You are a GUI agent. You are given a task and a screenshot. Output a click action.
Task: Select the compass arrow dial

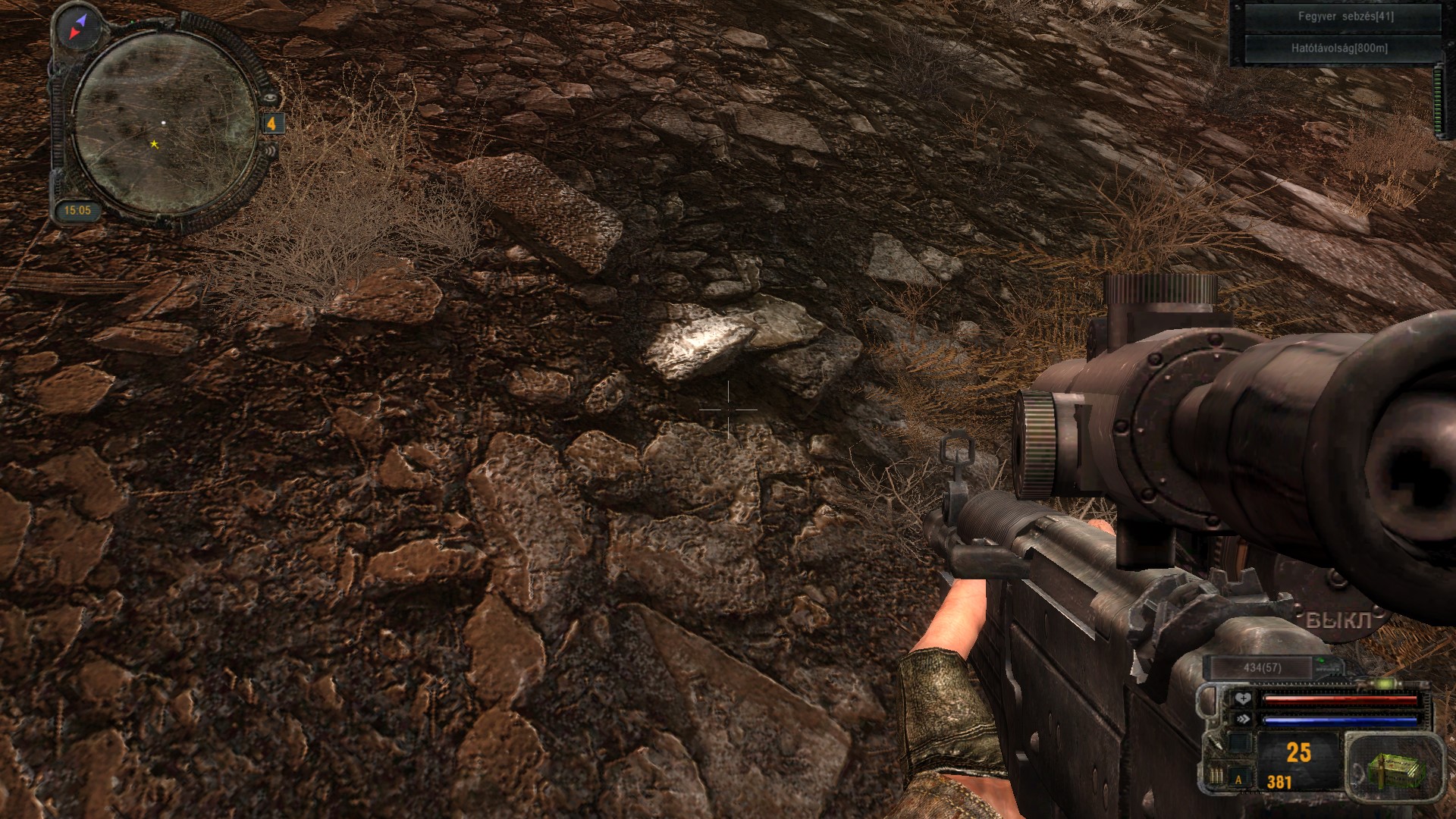pos(79,26)
